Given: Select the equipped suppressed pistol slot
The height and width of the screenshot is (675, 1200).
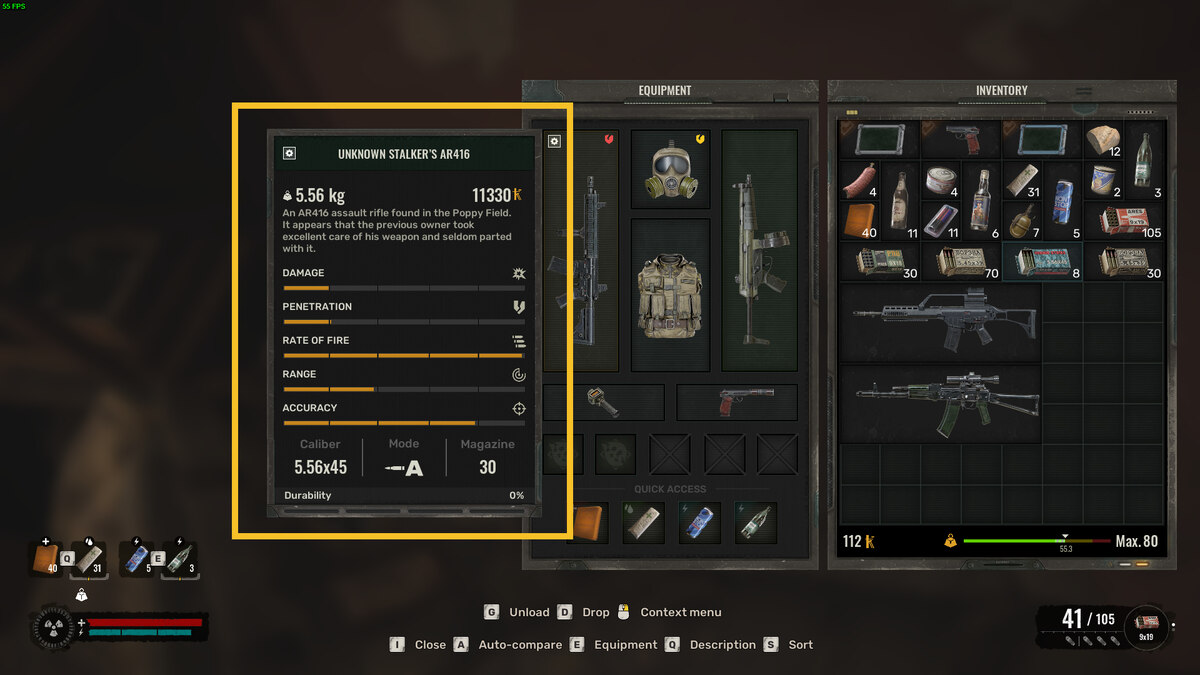Looking at the screenshot, I should pyautogui.click(x=736, y=402).
